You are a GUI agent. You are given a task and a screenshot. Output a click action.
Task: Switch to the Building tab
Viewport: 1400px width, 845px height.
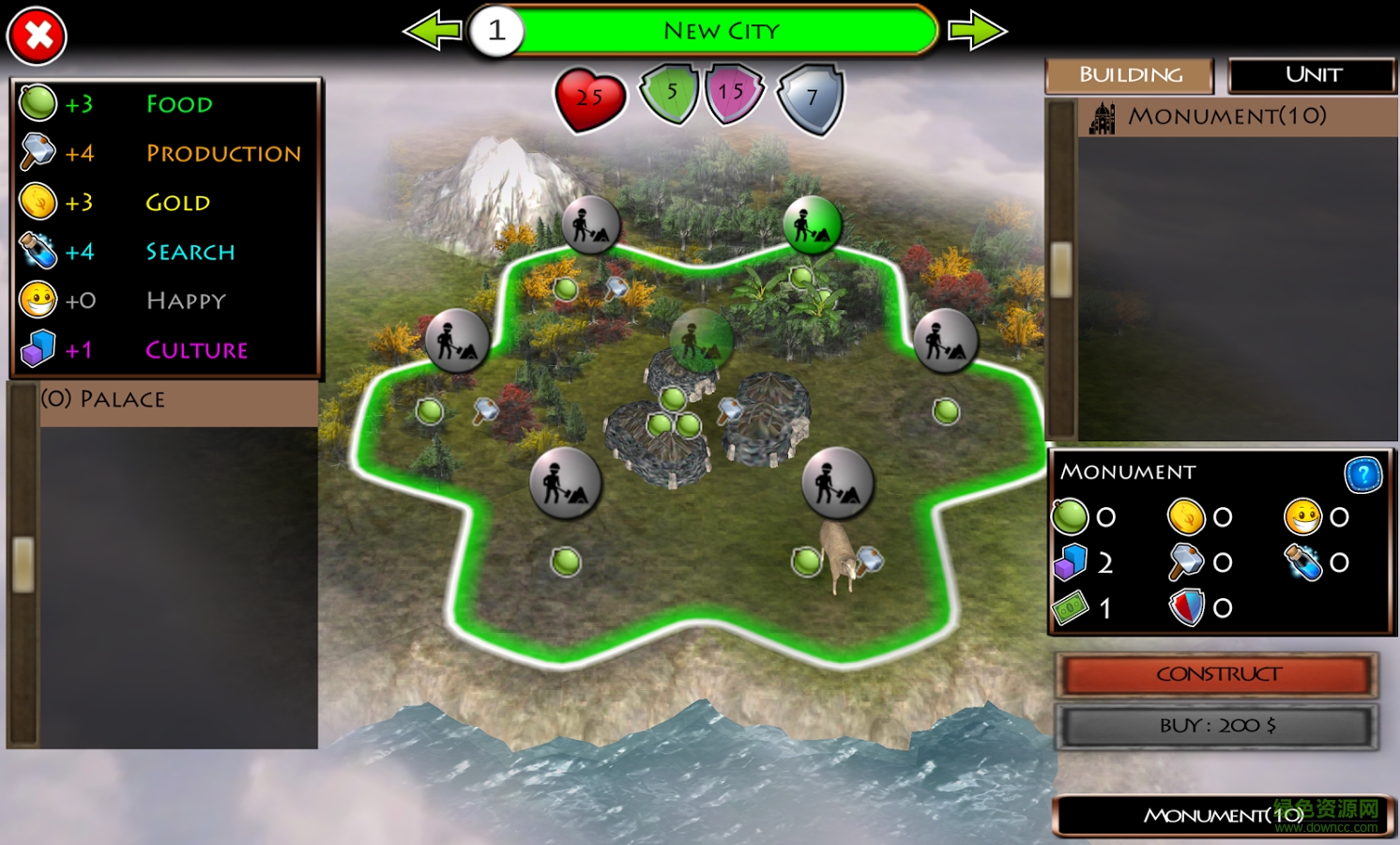[1129, 75]
